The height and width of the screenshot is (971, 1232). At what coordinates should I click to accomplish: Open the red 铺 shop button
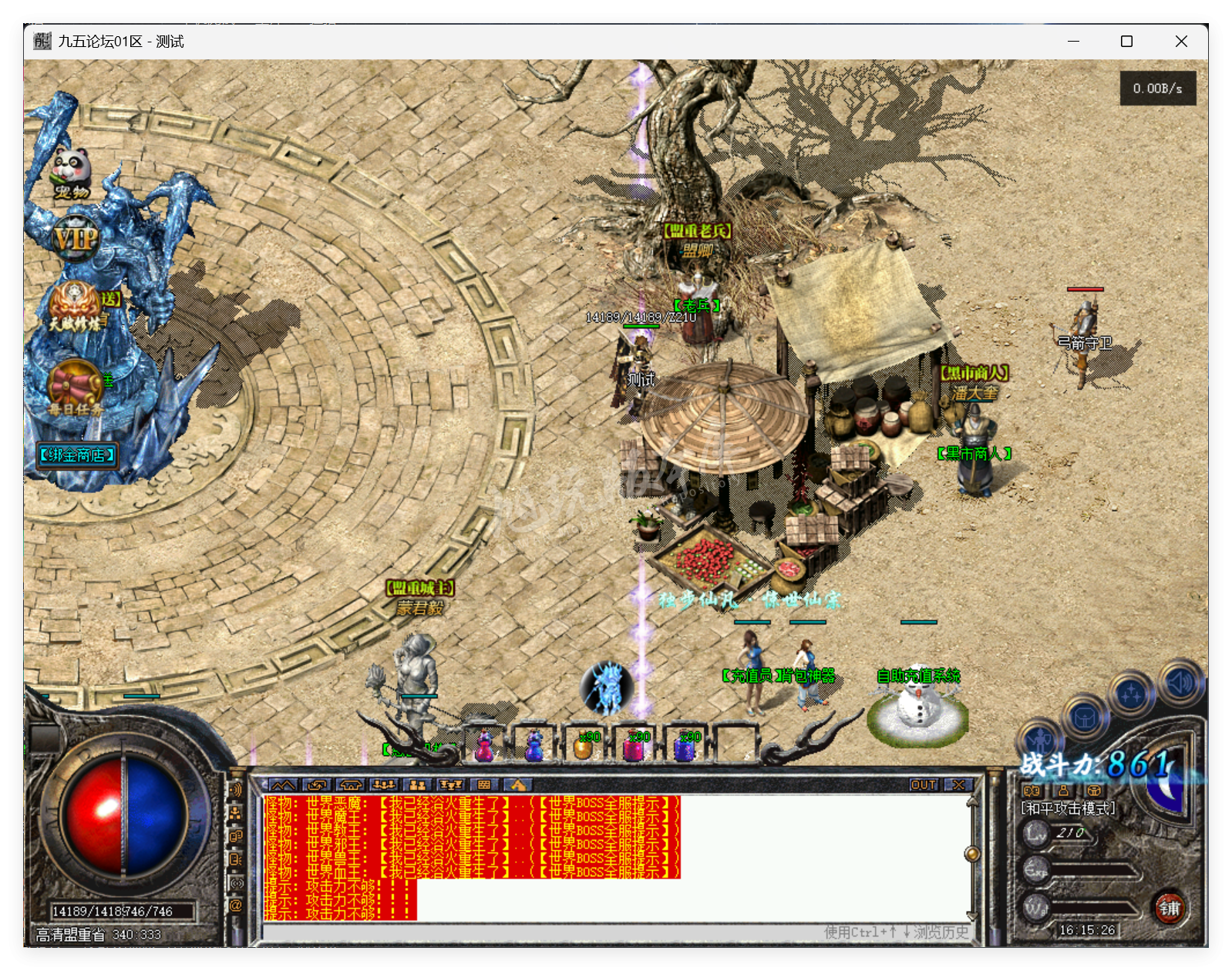(x=1169, y=908)
